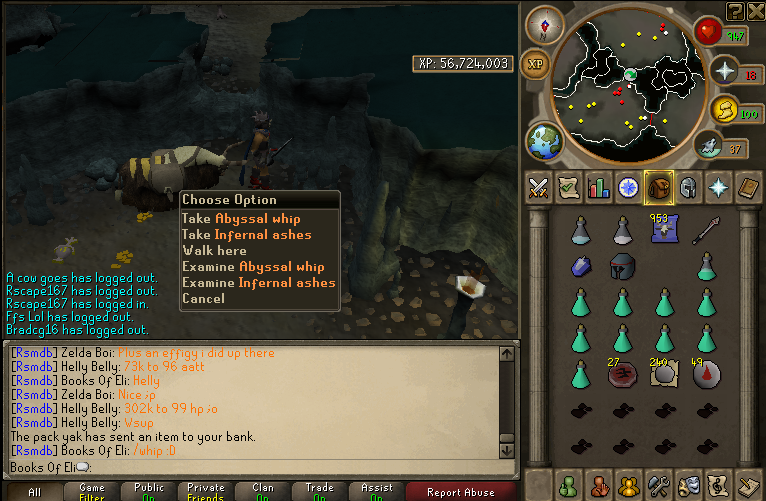The image size is (766, 501).
Task: Open the Stats bar-chart tab
Action: (599, 187)
